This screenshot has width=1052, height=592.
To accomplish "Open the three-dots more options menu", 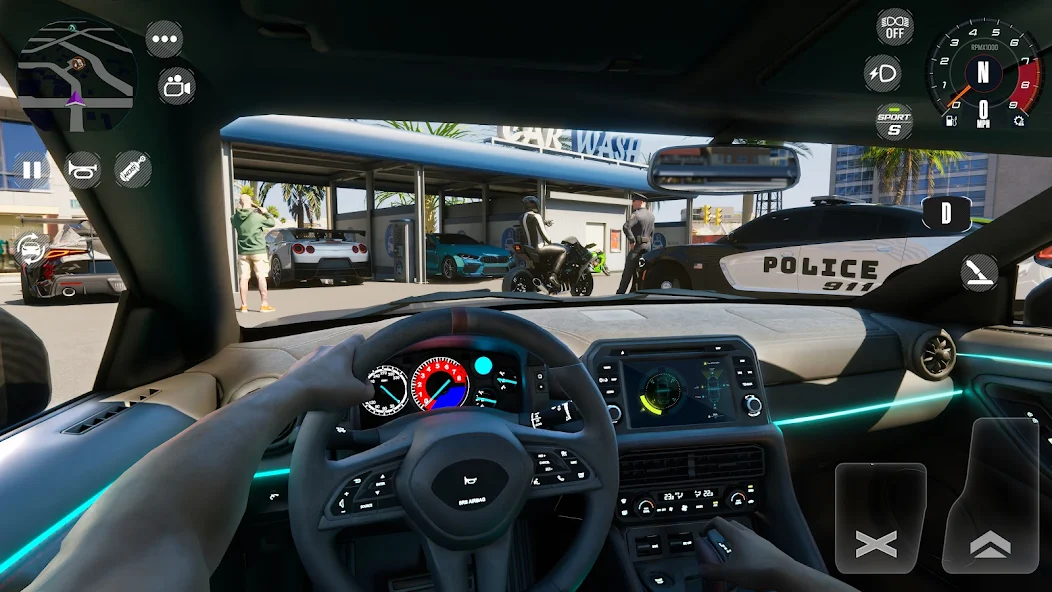I will pyautogui.click(x=164, y=39).
